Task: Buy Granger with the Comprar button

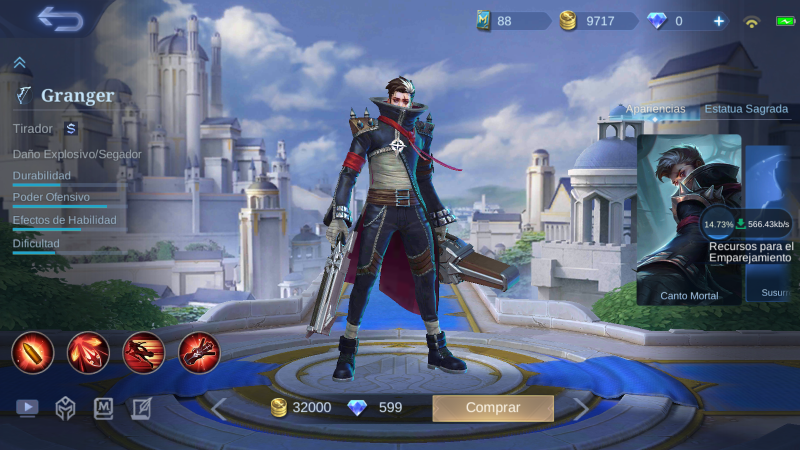Action: pos(492,408)
